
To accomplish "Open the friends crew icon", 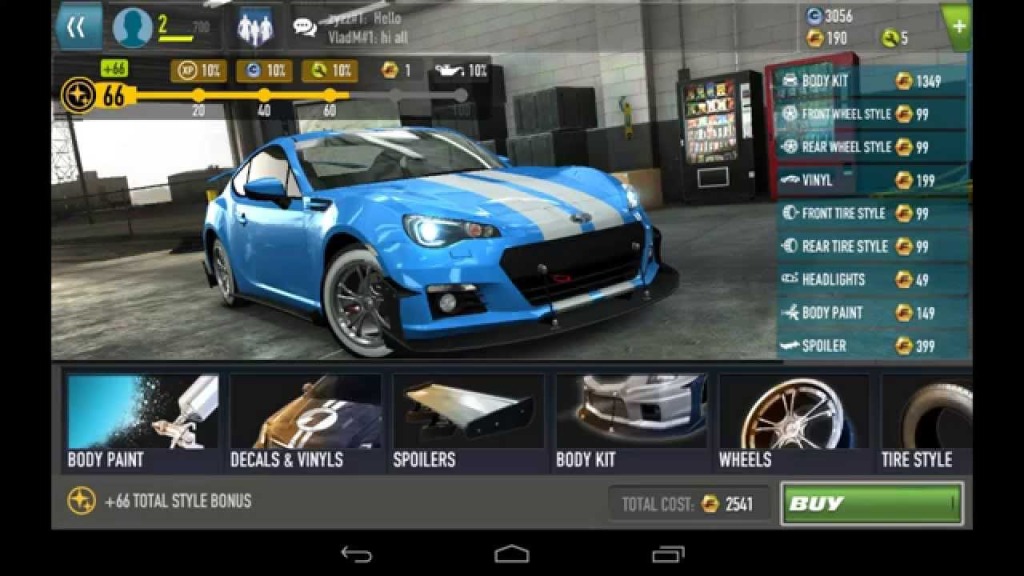I will pos(255,28).
